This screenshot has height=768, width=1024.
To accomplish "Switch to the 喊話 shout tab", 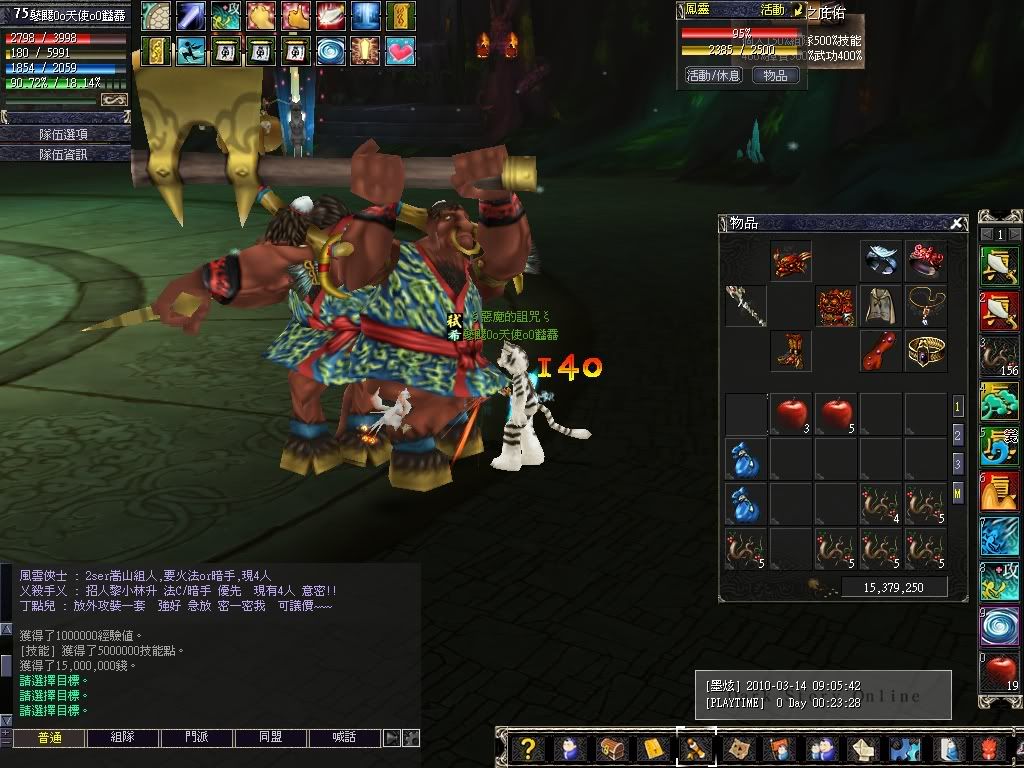I will [x=345, y=738].
